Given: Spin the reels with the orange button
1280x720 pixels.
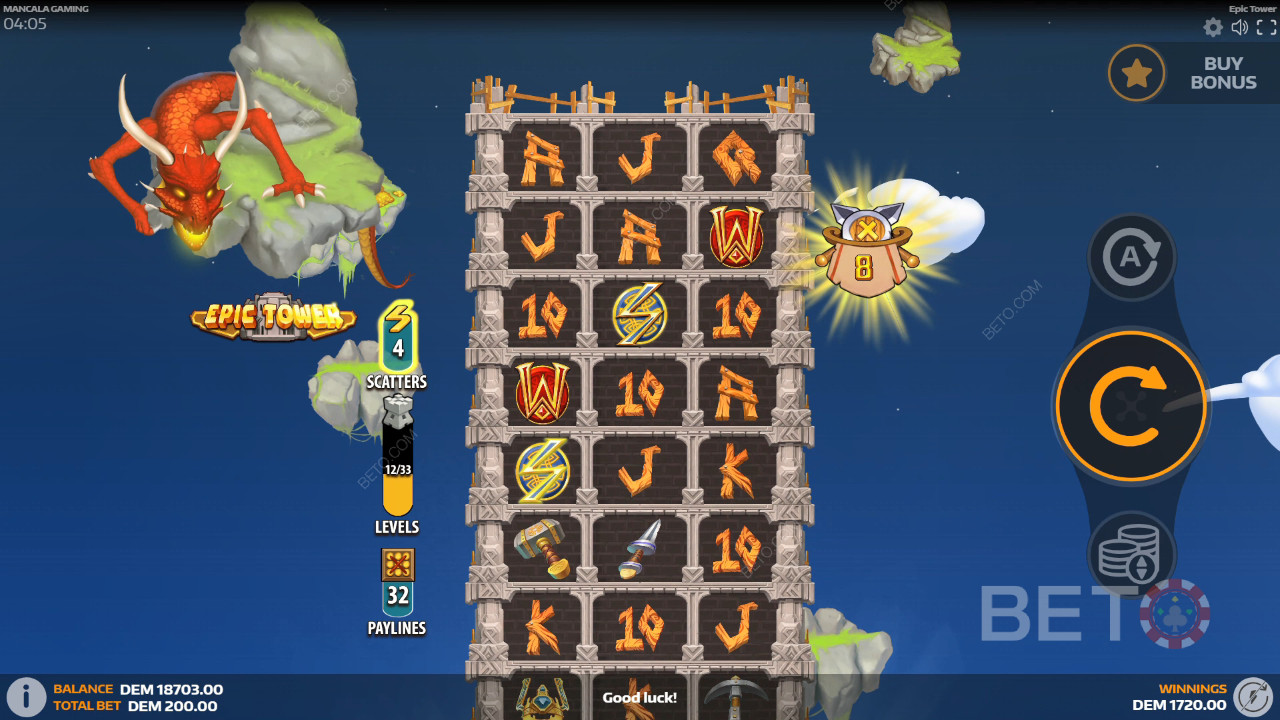Looking at the screenshot, I should [x=1131, y=406].
